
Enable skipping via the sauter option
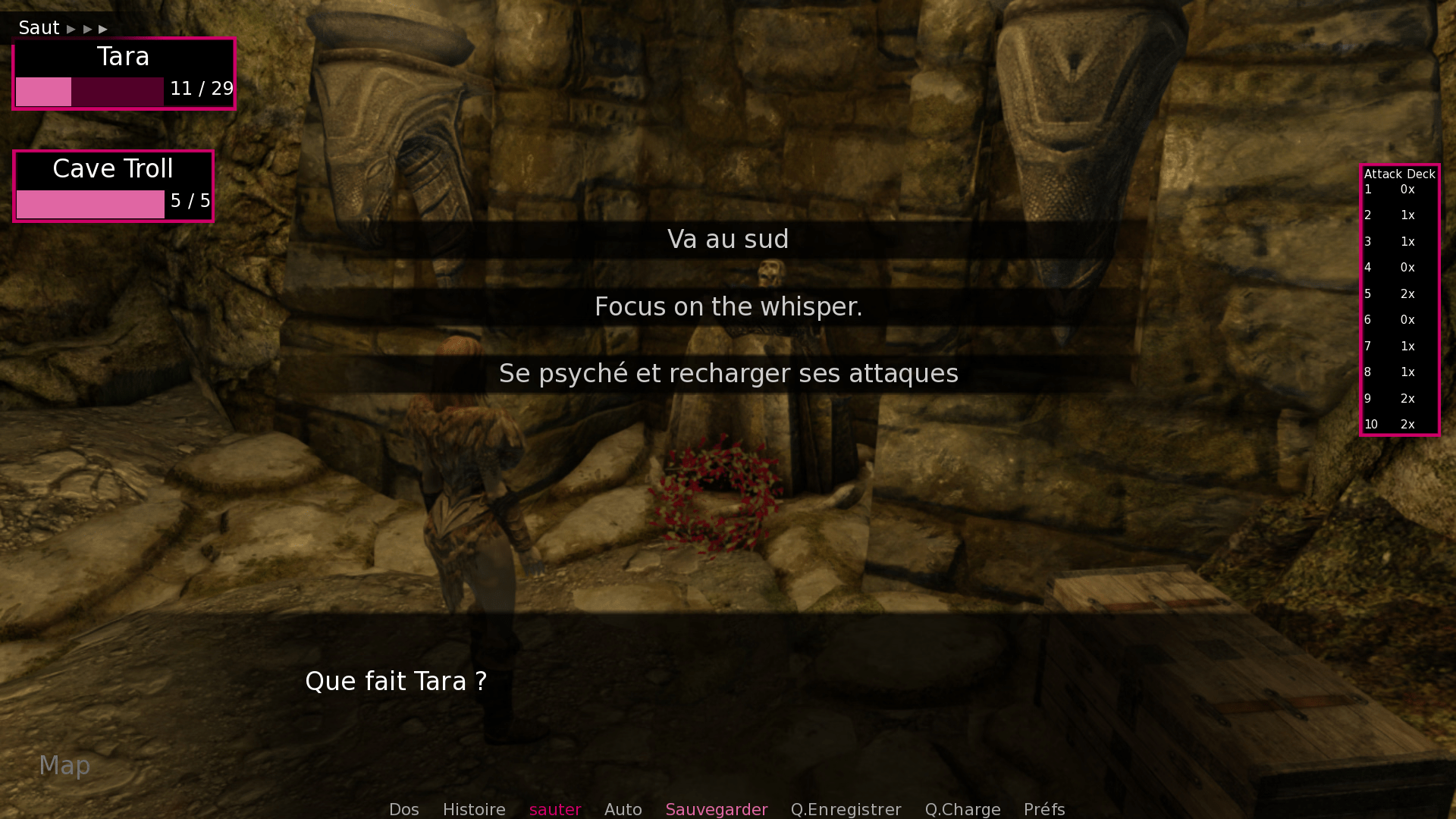pyautogui.click(x=555, y=809)
